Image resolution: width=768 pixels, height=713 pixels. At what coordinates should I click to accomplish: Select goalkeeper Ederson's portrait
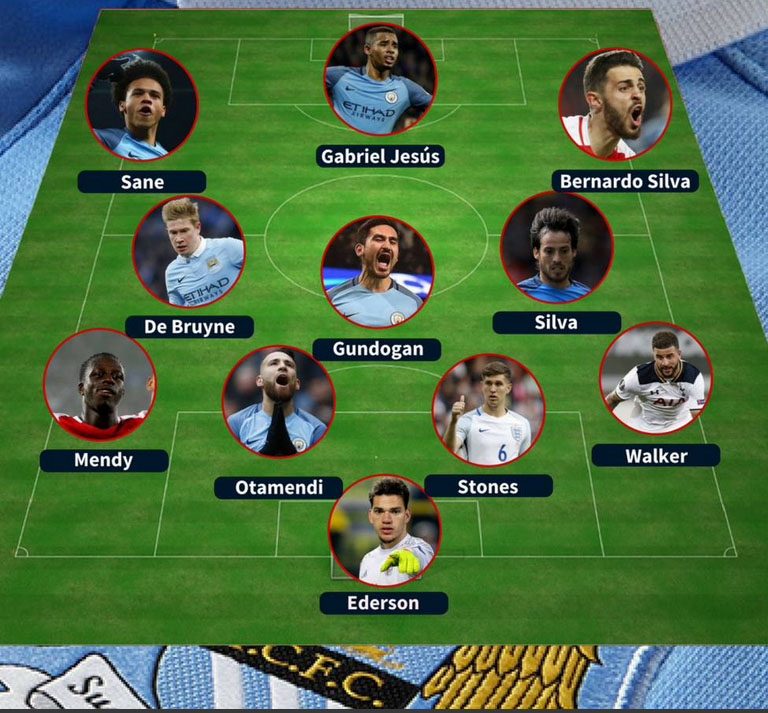coord(384,530)
